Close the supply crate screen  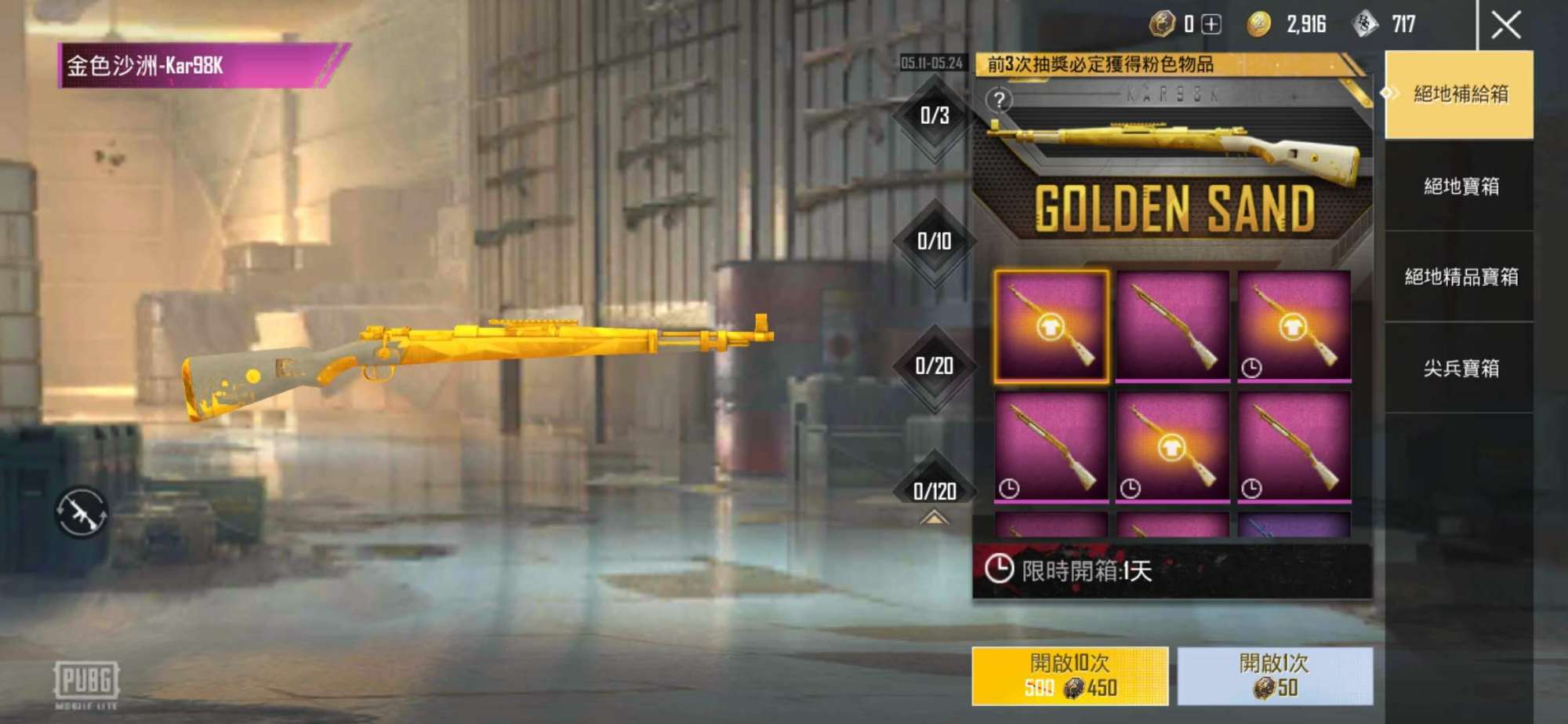click(x=1505, y=25)
